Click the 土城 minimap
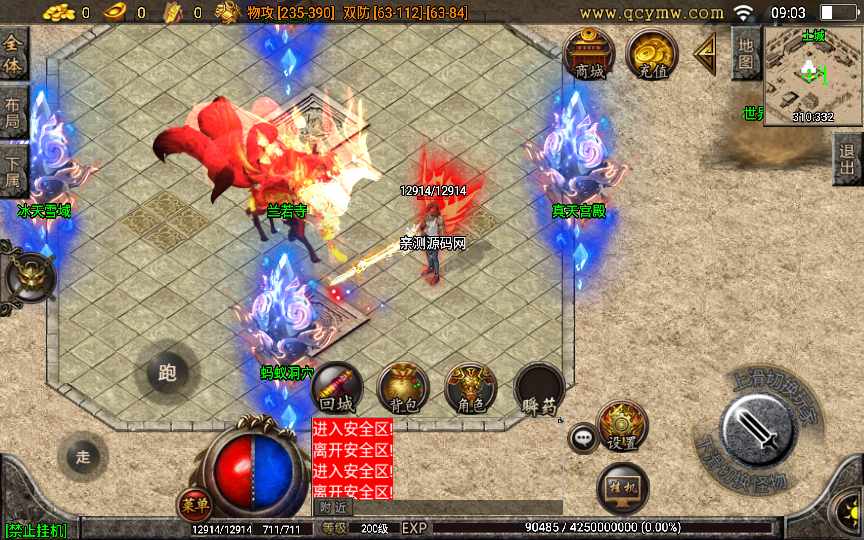 (812, 75)
